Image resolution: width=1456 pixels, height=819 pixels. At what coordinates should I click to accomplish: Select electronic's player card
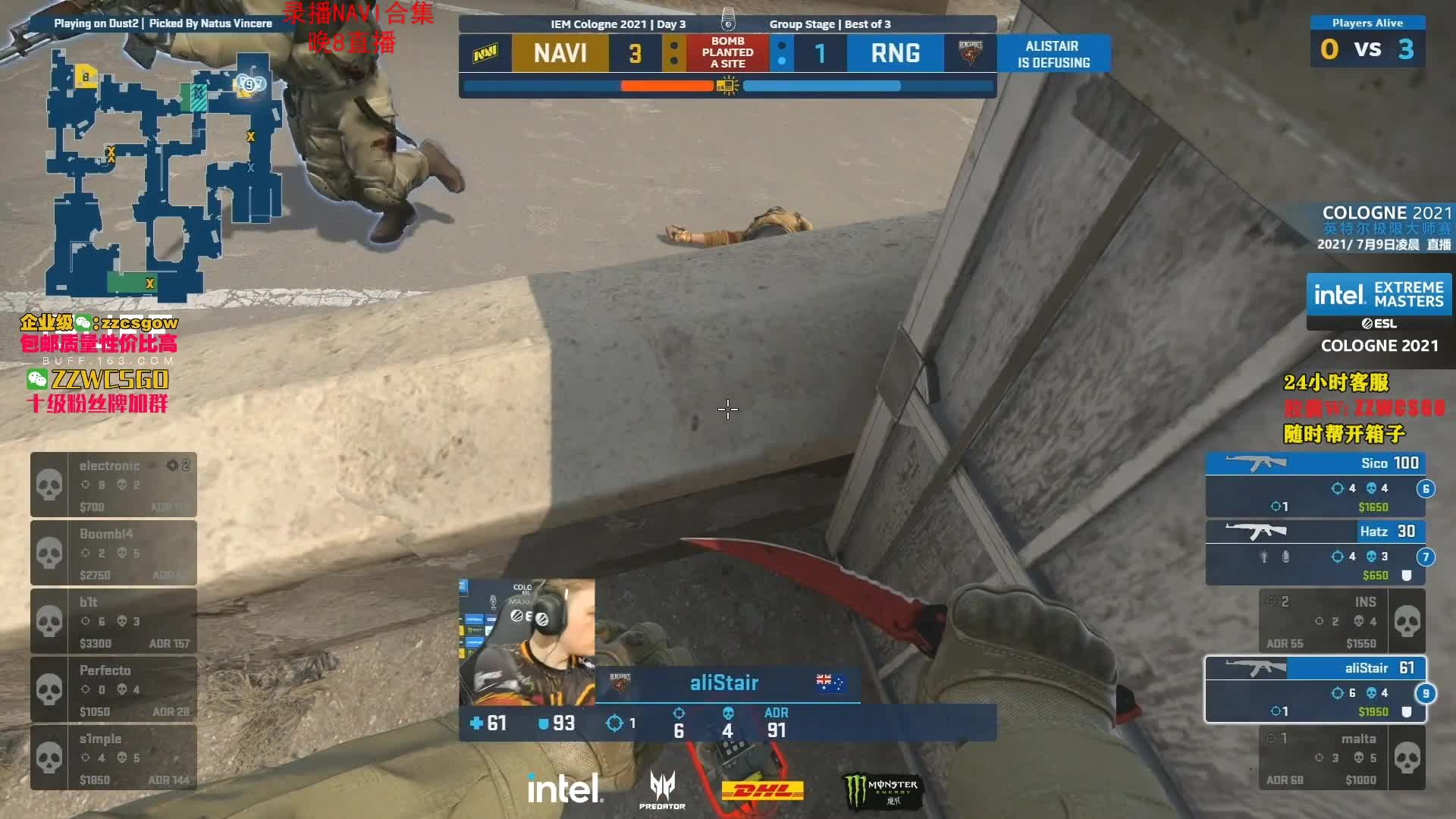point(114,485)
